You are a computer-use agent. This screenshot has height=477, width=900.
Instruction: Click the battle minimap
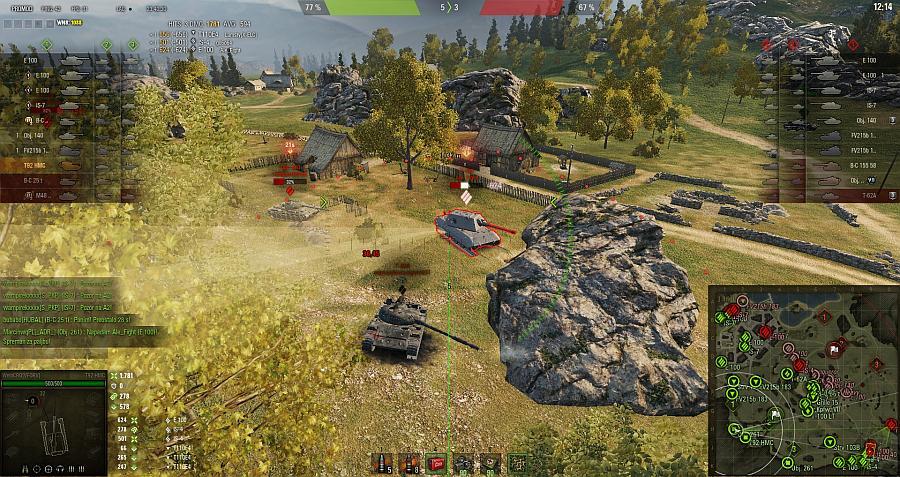803,380
